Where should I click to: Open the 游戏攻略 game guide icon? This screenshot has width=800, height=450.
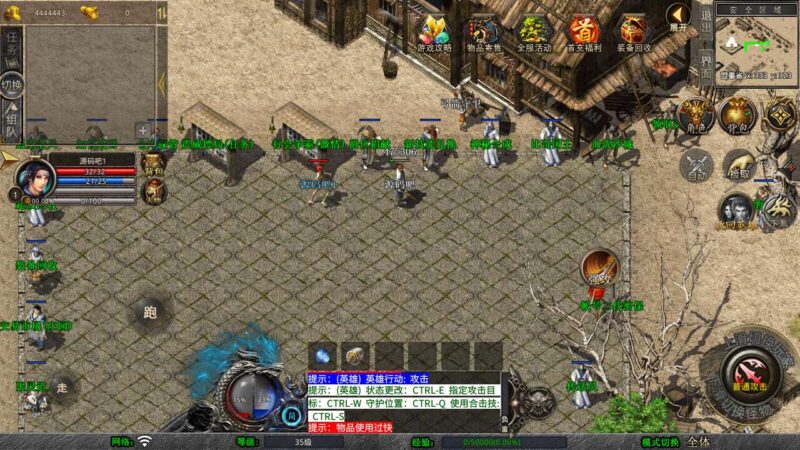pos(435,32)
